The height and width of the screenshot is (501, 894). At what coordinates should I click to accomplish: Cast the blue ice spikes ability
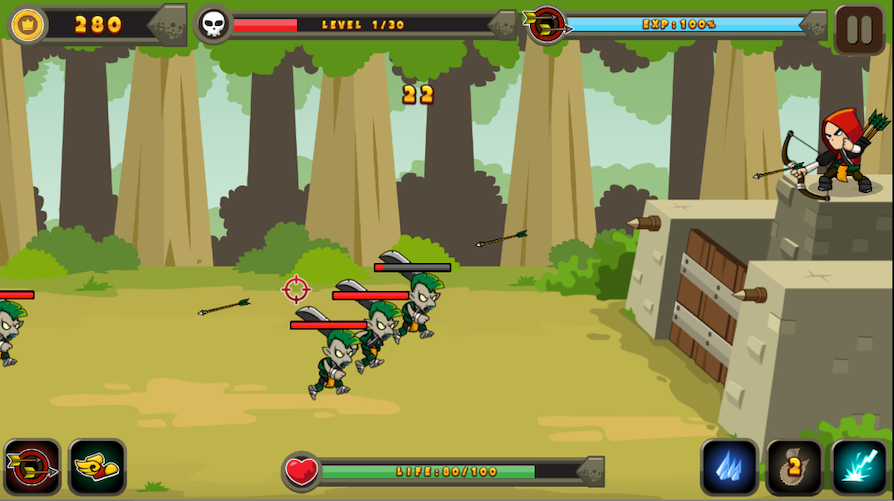729,467
